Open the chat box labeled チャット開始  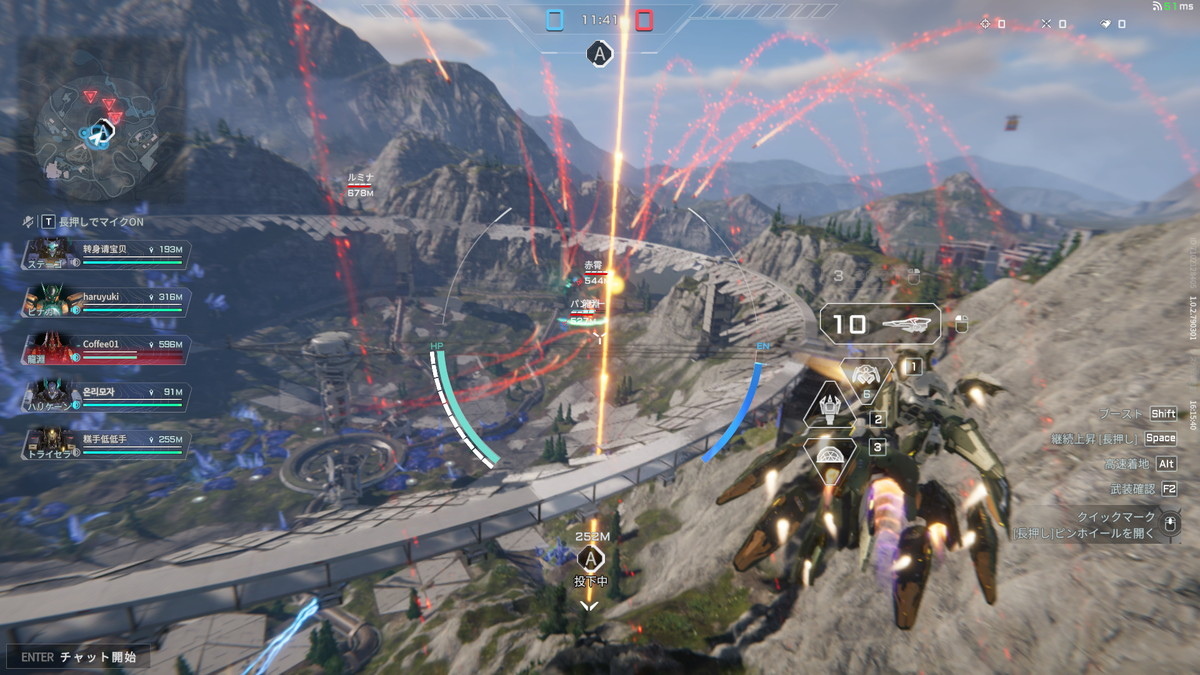coord(78,657)
